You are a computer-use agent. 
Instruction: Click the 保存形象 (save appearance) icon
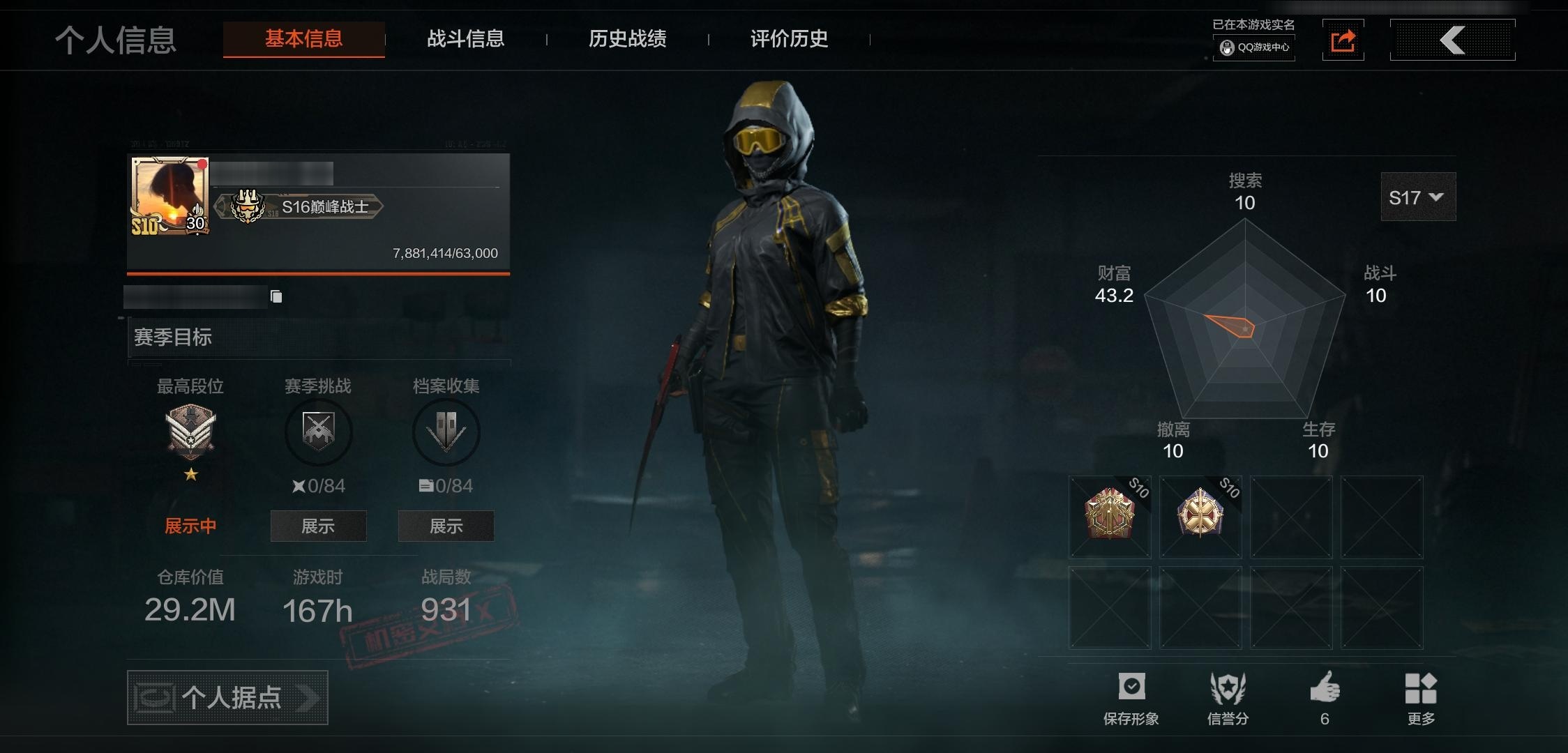coord(1133,687)
